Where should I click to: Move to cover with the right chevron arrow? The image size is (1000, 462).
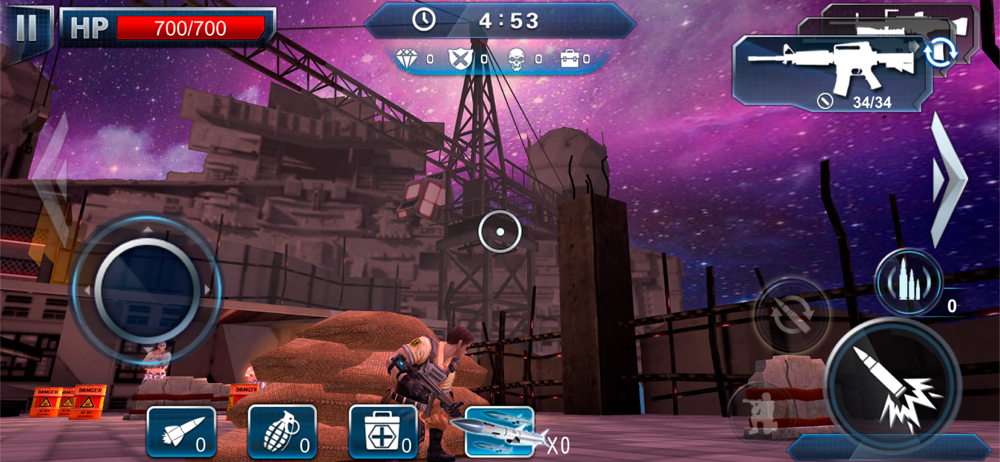click(x=946, y=180)
